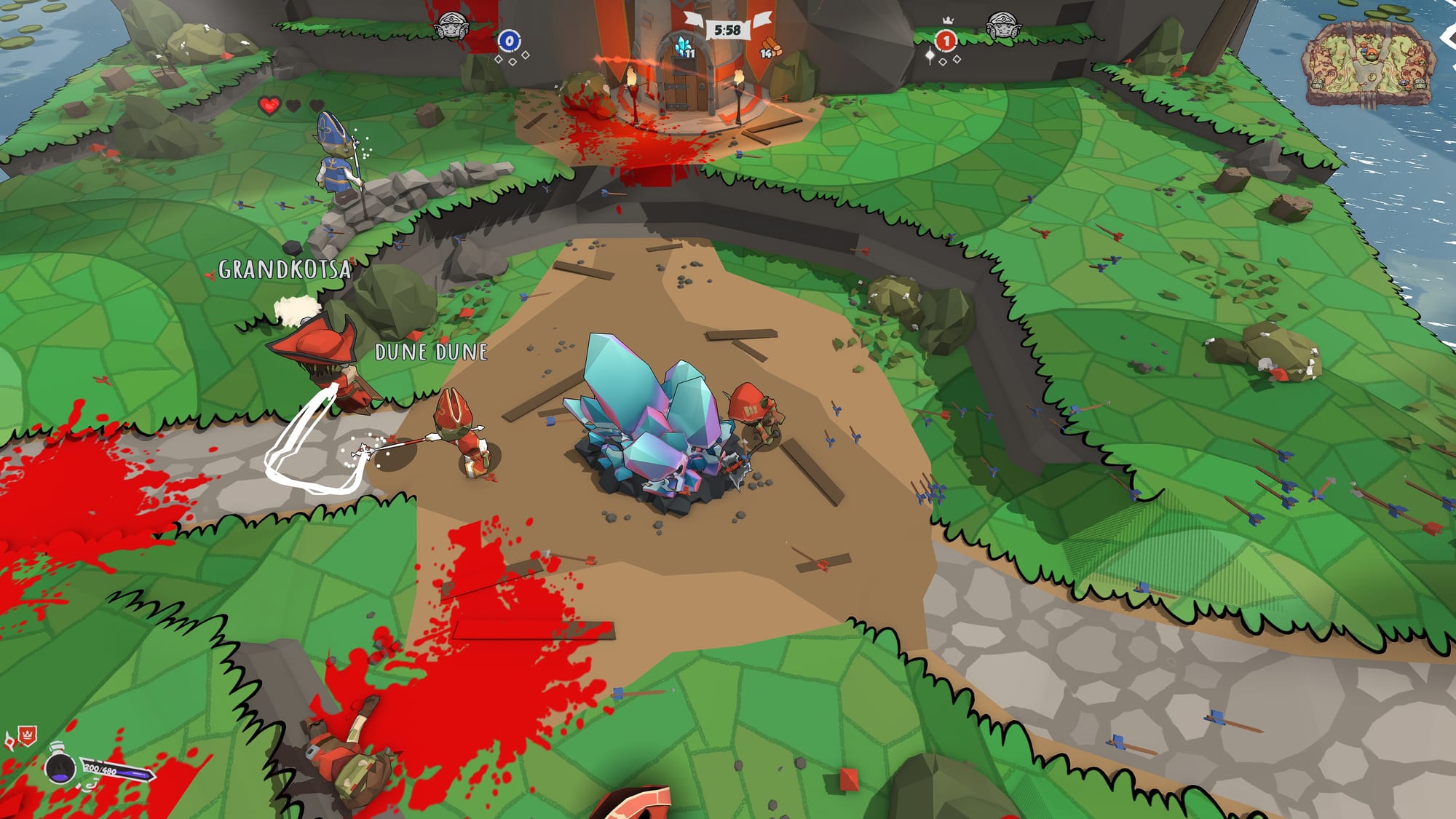Viewport: 1456px width, 819px height.
Task: Click the red crown shield badge
Action: click(27, 736)
